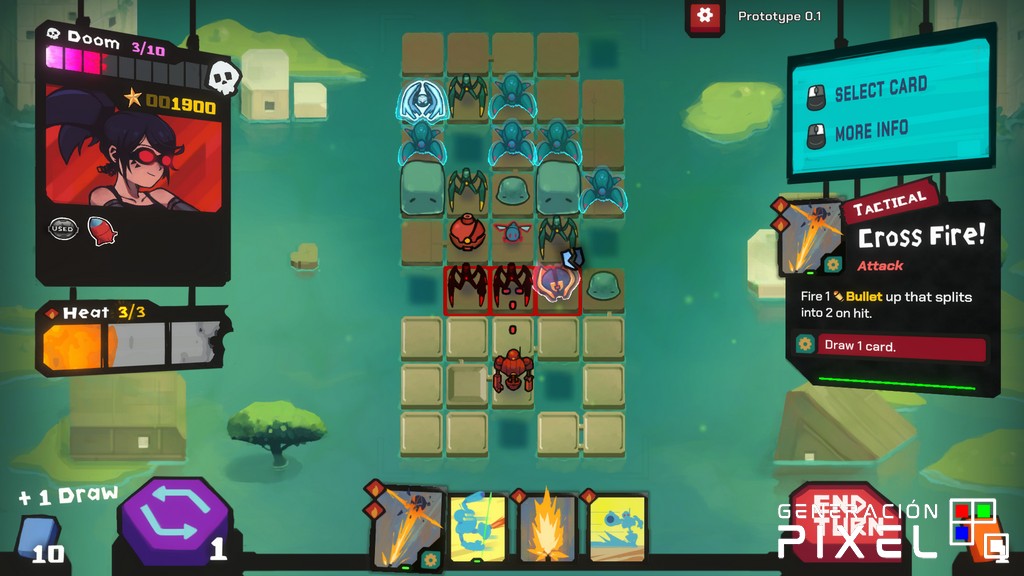Select the Cross Fire card in hand

pyautogui.click(x=407, y=527)
